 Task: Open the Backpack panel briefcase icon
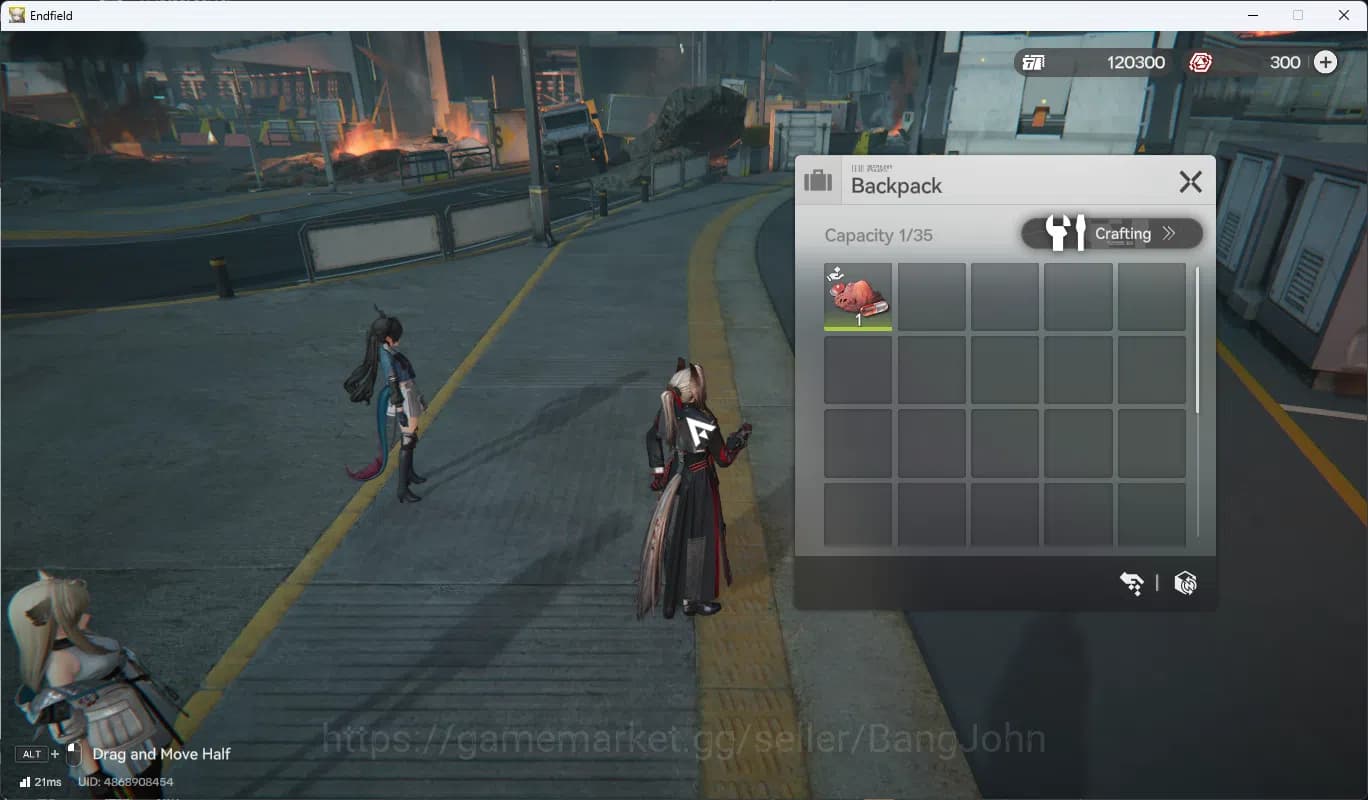pyautogui.click(x=818, y=180)
